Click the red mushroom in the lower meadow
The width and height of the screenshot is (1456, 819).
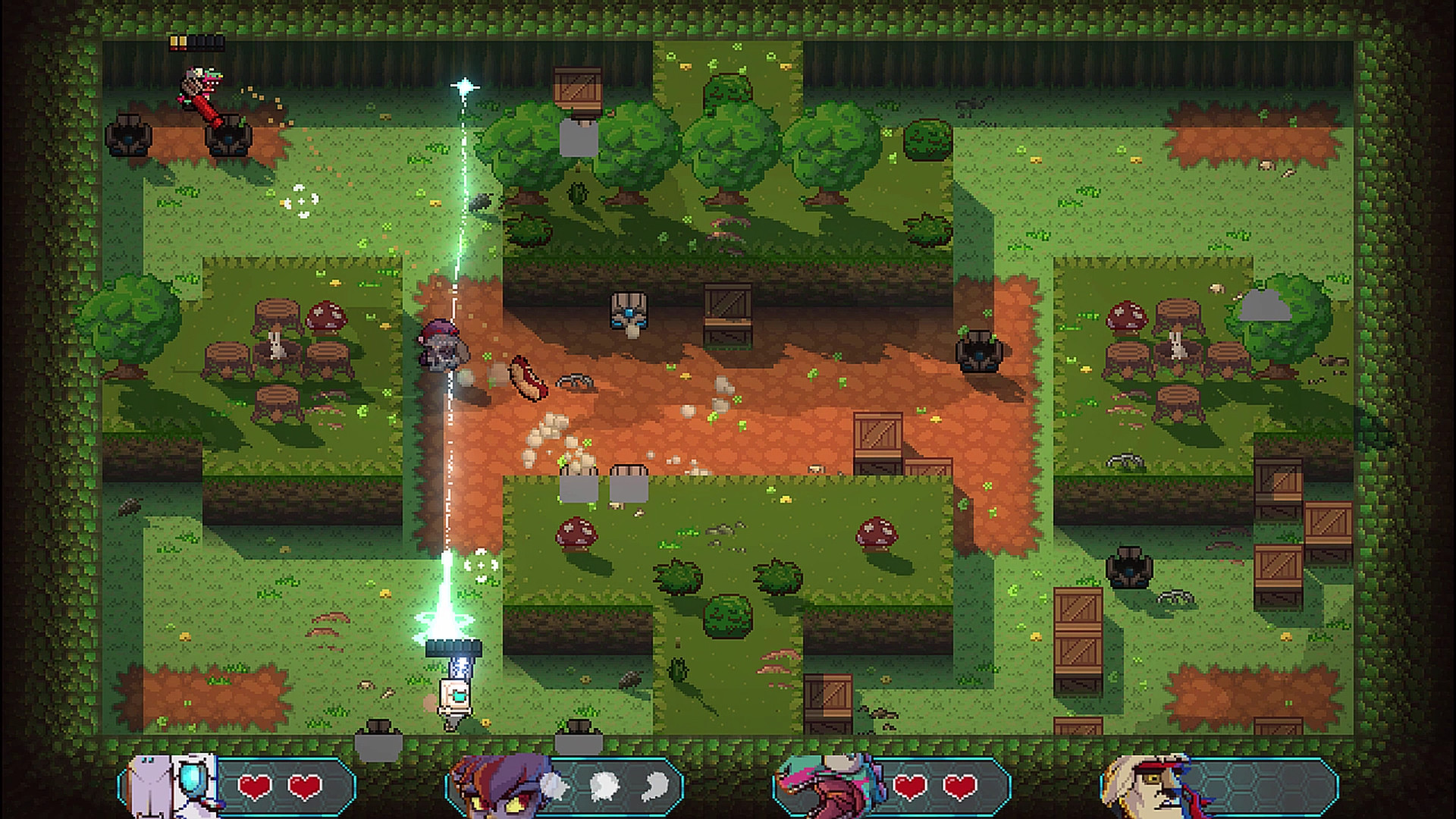(577, 532)
